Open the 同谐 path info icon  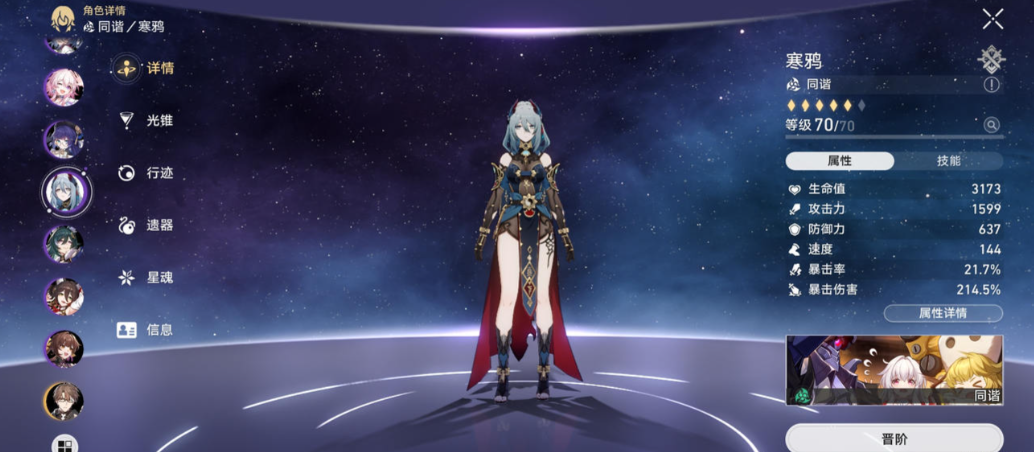991,85
